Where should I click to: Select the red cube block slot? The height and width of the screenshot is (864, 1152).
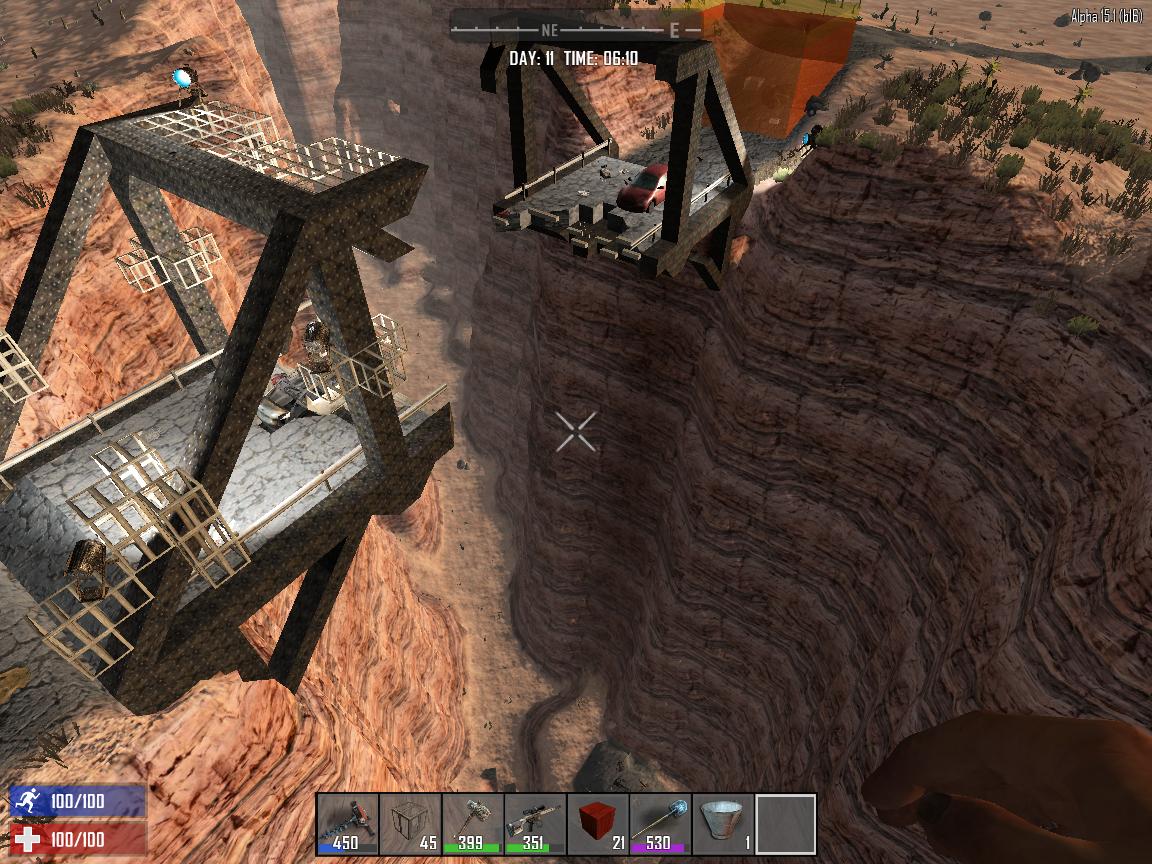[598, 825]
